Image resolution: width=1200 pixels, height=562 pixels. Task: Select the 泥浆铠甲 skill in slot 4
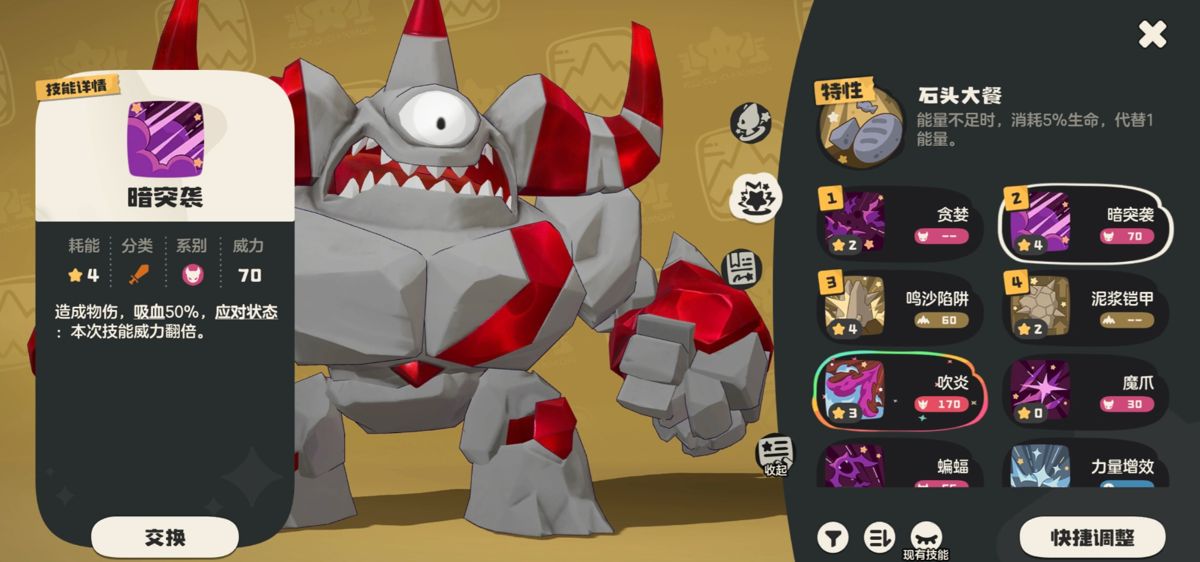pos(1086,307)
